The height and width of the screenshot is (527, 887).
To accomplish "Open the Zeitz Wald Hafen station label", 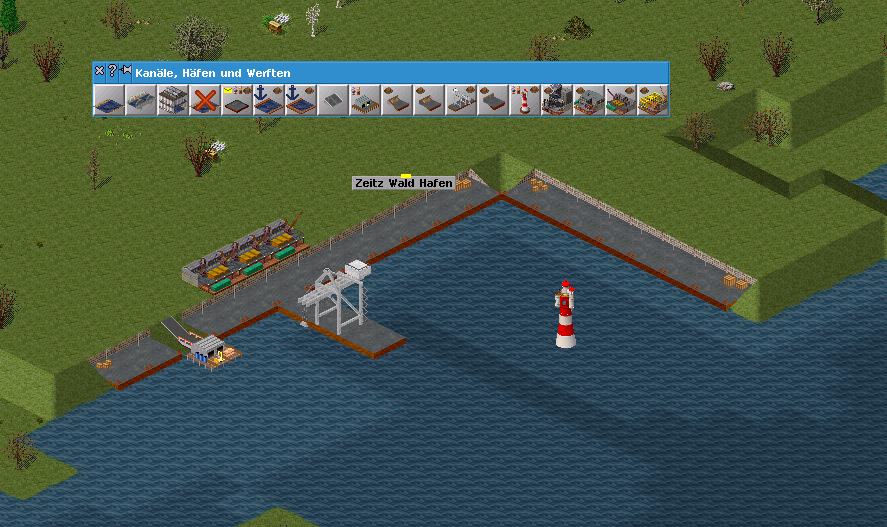I will click(x=403, y=183).
